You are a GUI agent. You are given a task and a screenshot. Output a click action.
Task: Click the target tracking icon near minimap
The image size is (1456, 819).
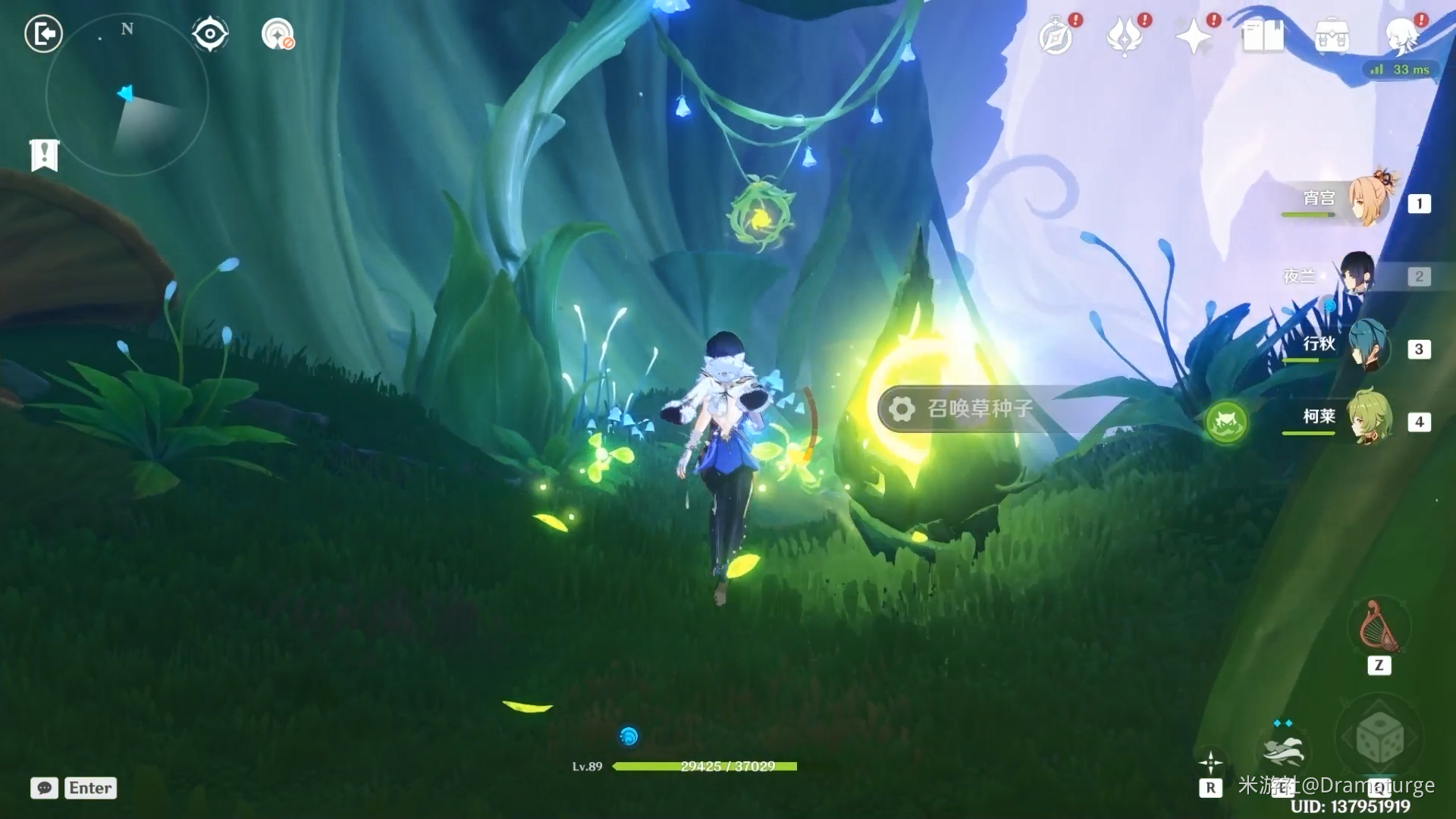click(278, 34)
